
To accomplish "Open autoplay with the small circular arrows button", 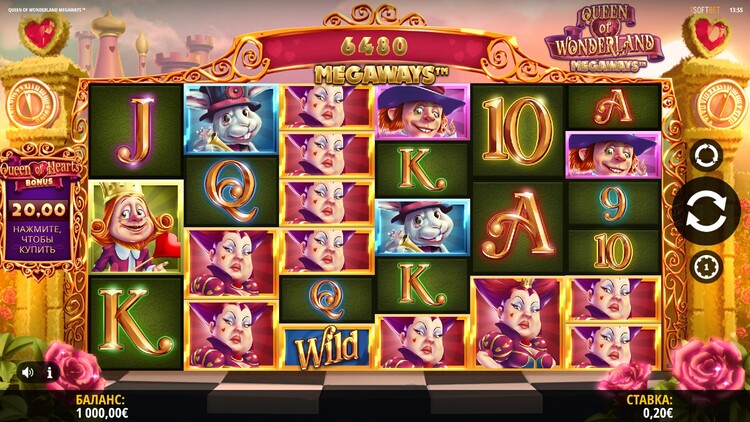I will (x=706, y=155).
